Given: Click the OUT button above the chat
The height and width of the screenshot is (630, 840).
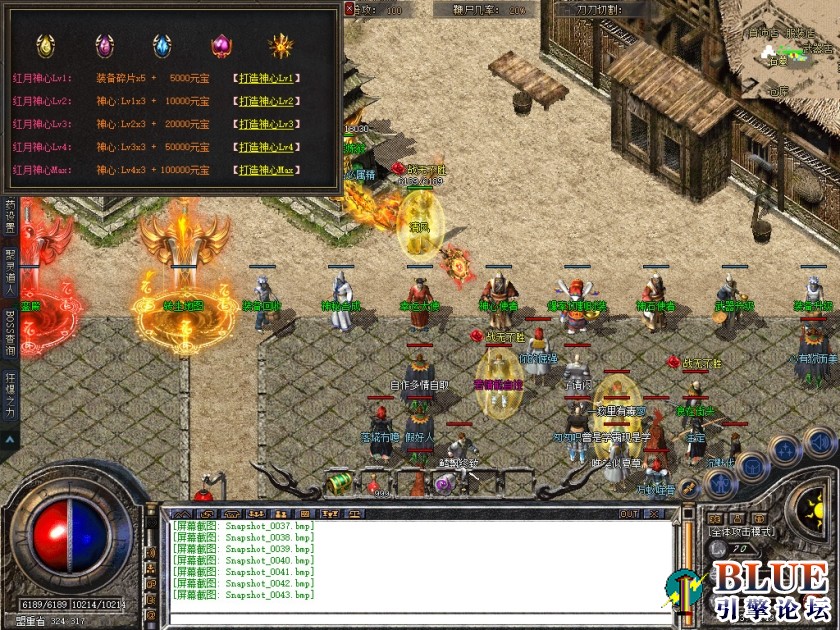Looking at the screenshot, I should pos(629,514).
